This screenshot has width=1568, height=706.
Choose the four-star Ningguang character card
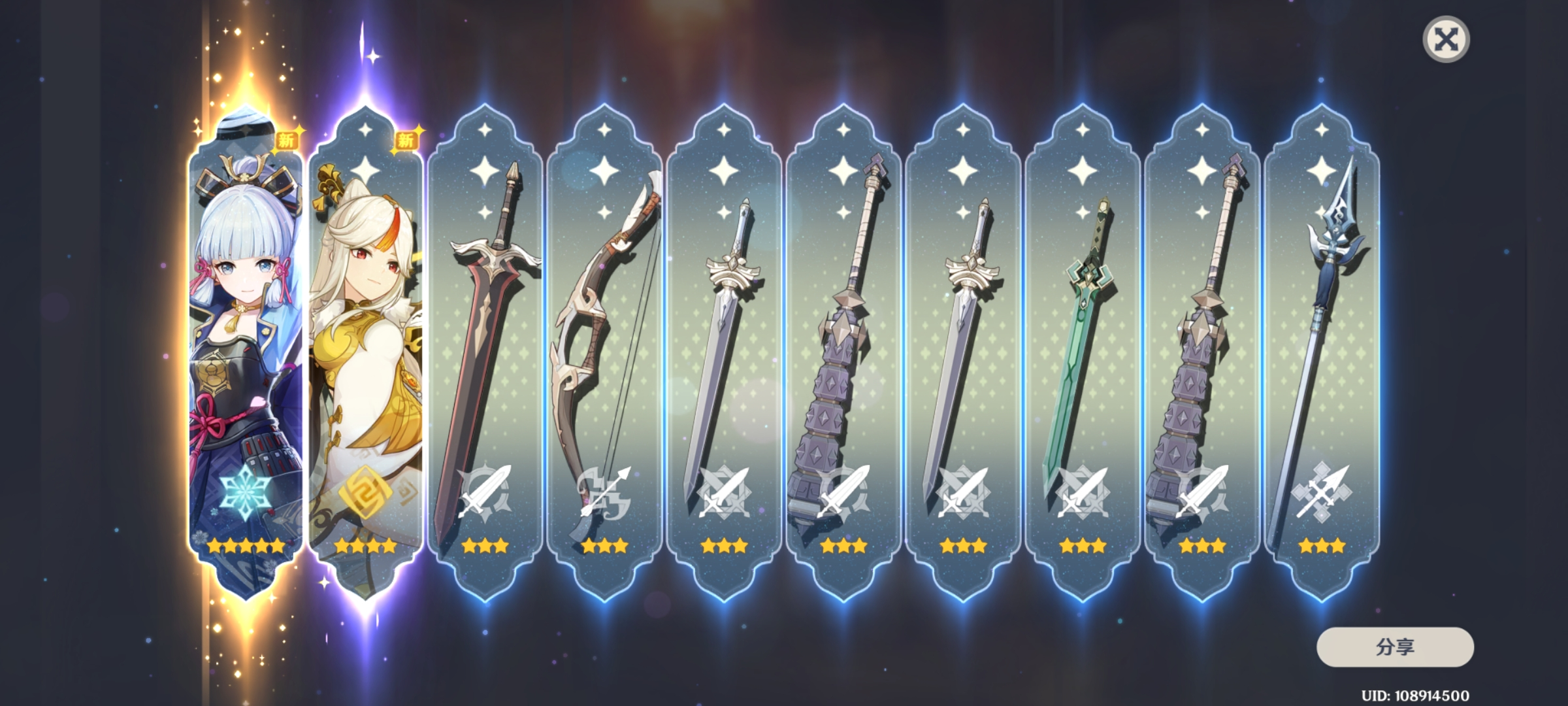click(365, 353)
